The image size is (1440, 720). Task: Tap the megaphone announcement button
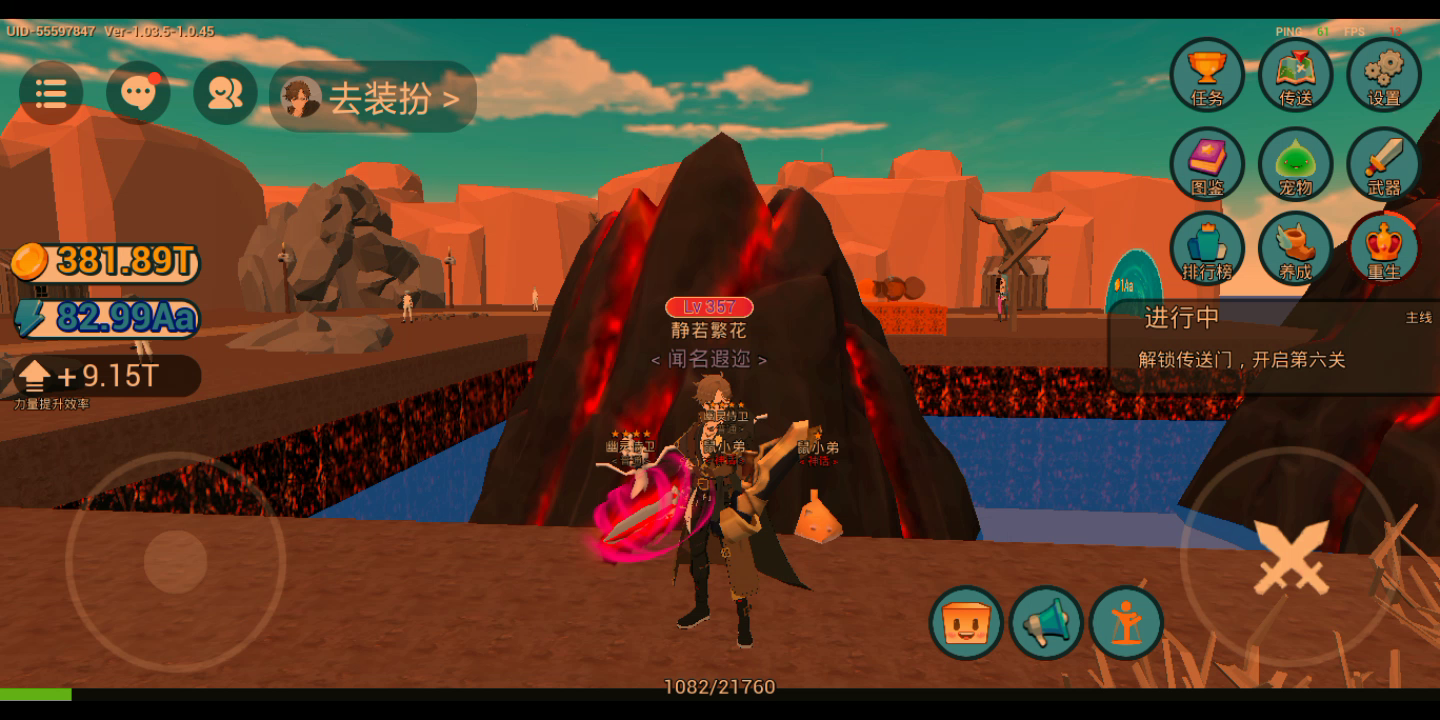(1046, 623)
